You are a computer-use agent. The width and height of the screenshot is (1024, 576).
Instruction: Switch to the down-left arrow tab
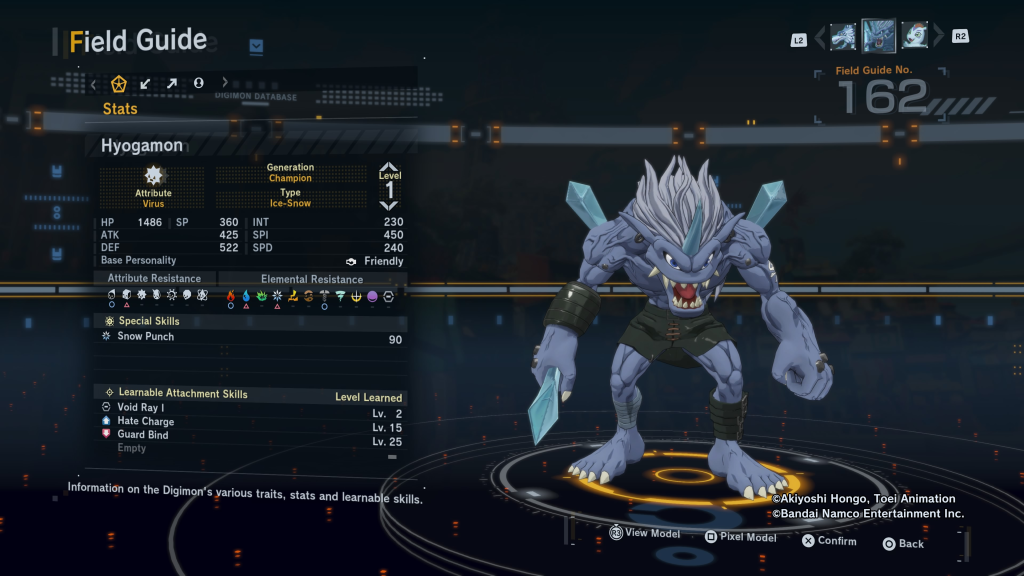146,83
